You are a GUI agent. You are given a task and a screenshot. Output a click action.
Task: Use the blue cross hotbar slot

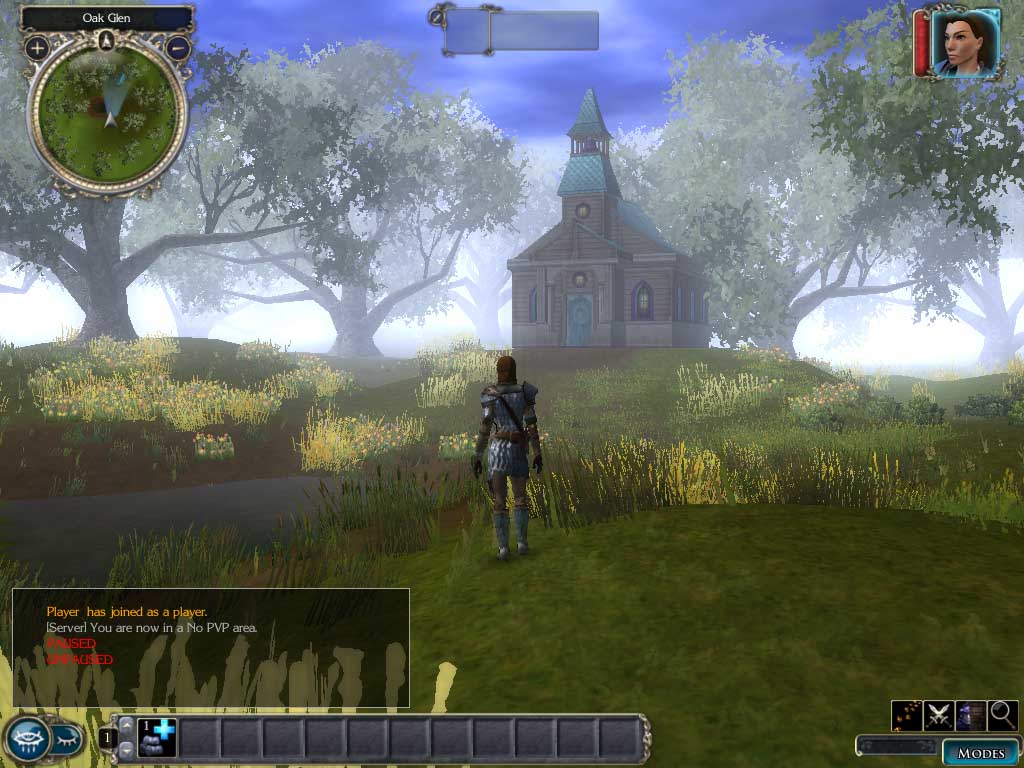coord(156,738)
